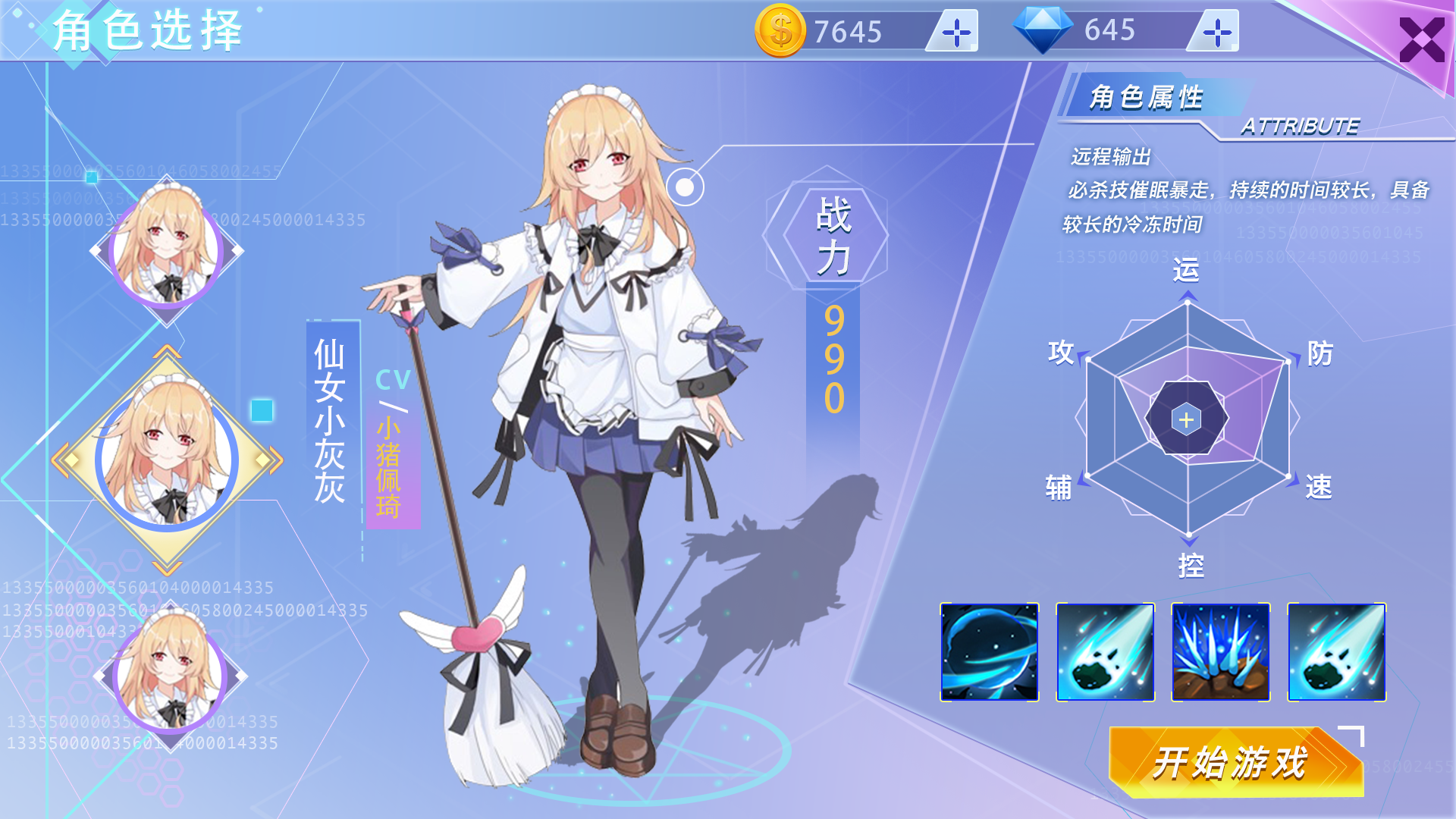Open the 角色属性 attribute tab
The height and width of the screenshot is (819, 1456).
(x=1147, y=97)
